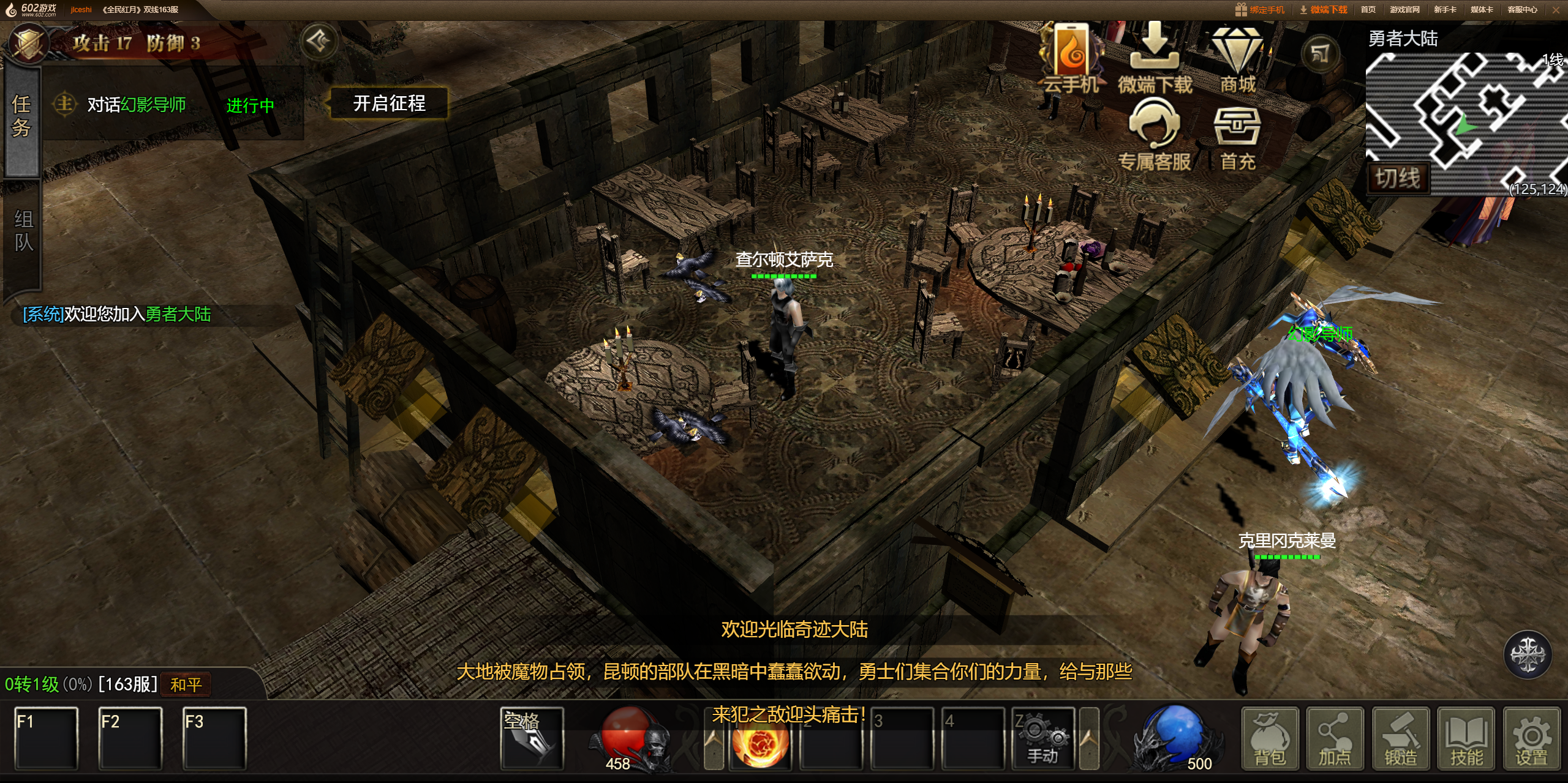Open the 云手机 cloud phone icon
Viewport: 1568px width, 783px height.
coord(1071,59)
